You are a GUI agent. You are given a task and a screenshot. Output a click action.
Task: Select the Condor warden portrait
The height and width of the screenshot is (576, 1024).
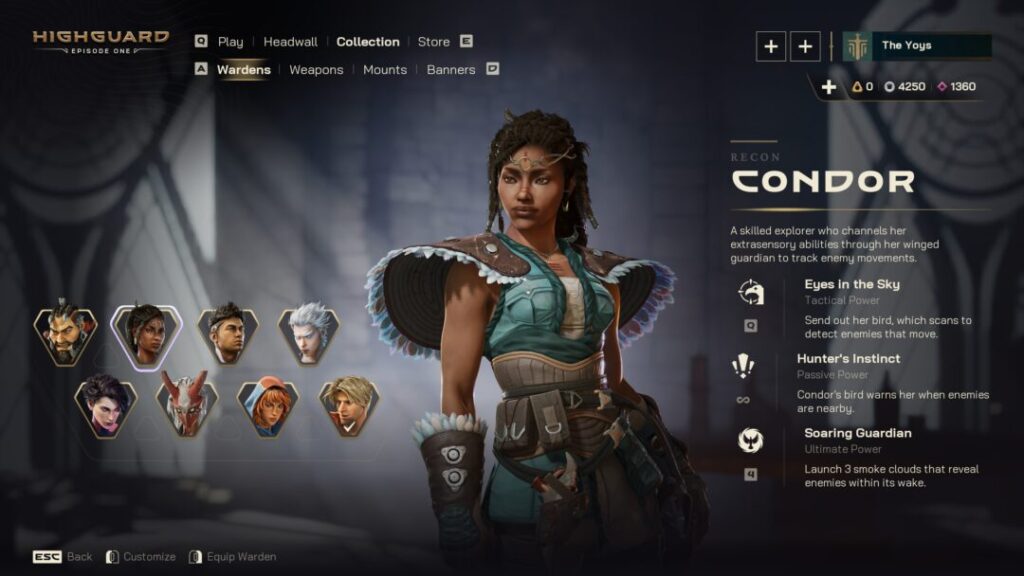click(146, 334)
